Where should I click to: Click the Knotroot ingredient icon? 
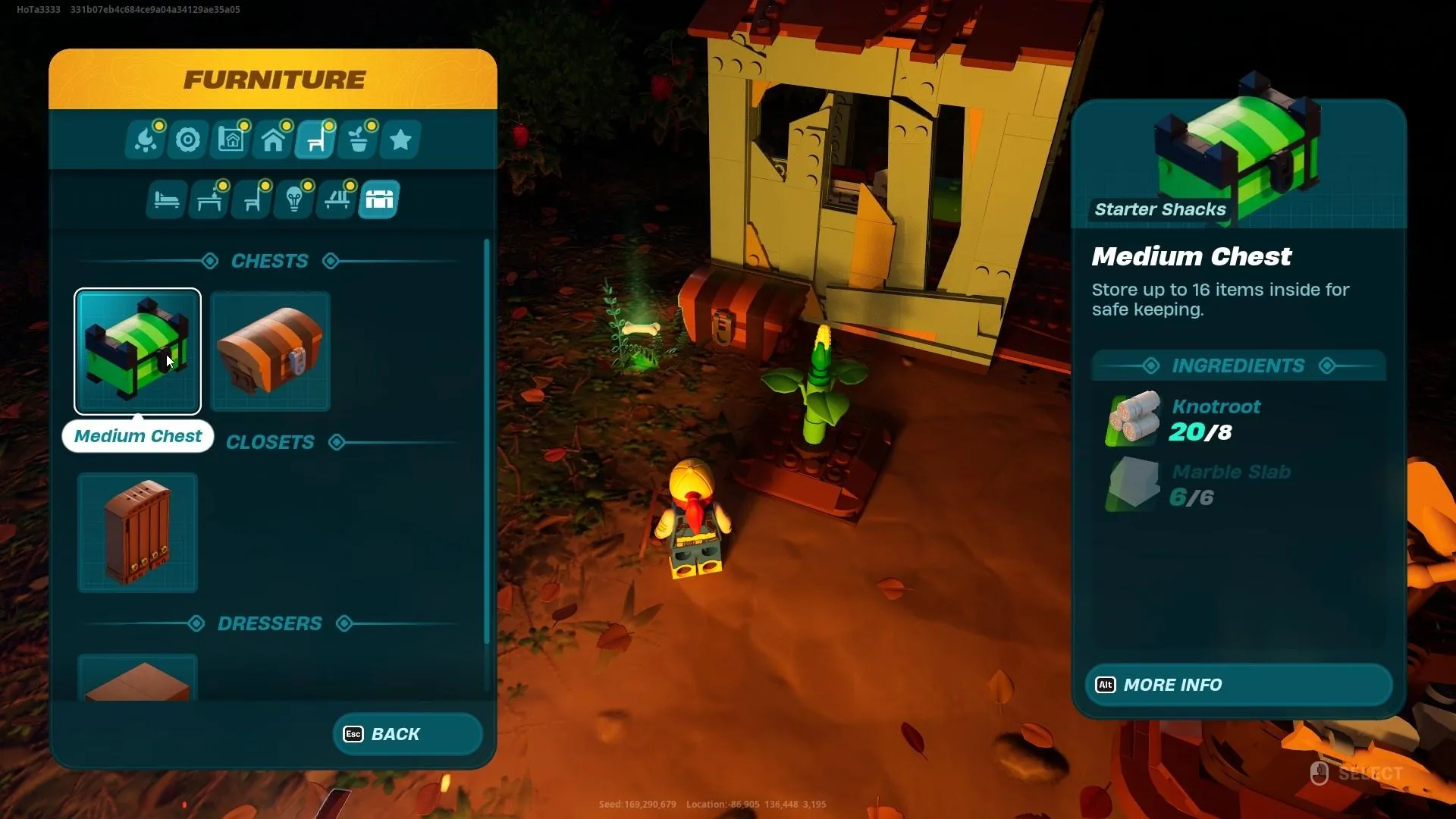1134,418
